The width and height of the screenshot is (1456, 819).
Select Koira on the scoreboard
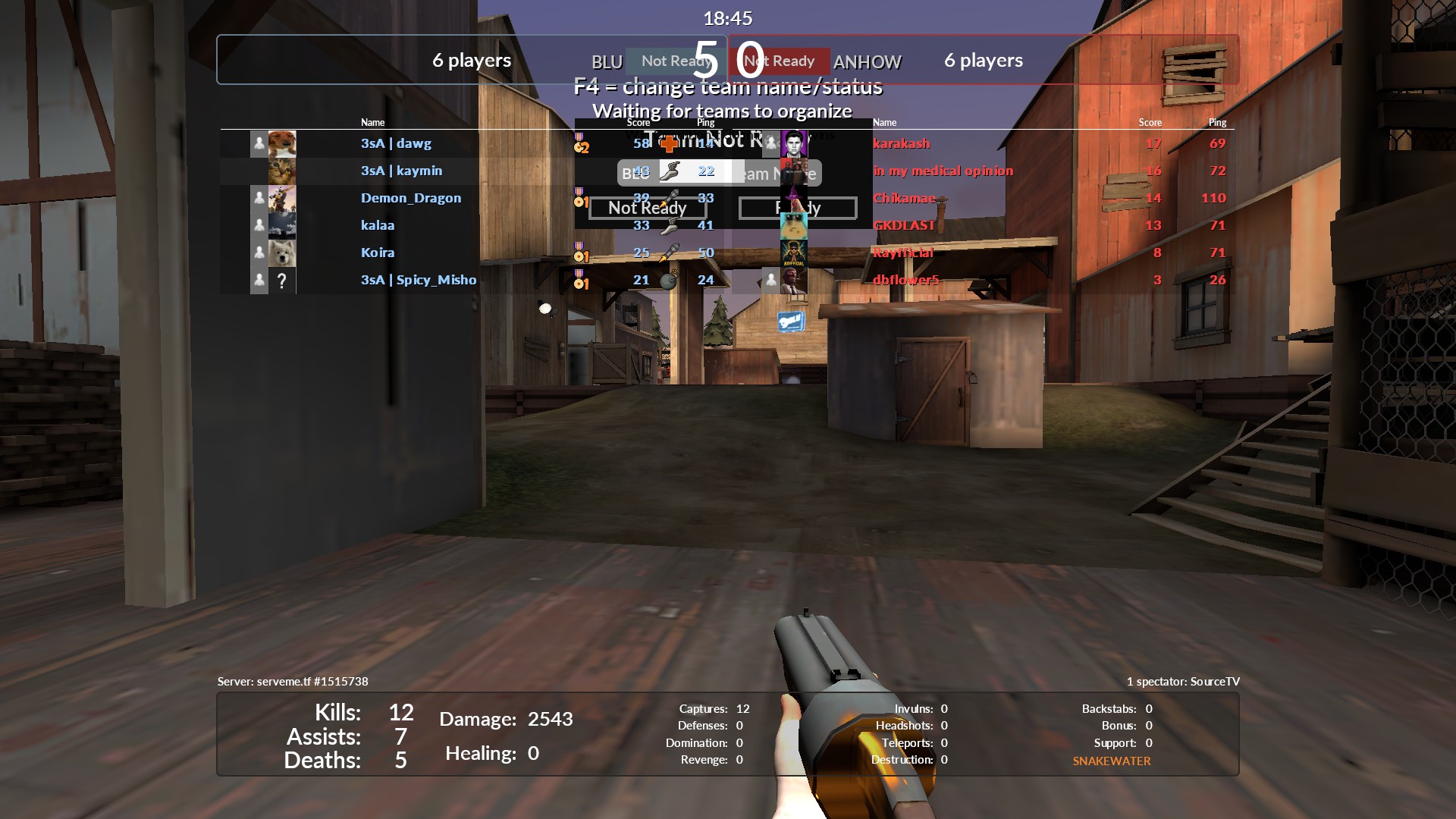[x=378, y=253]
